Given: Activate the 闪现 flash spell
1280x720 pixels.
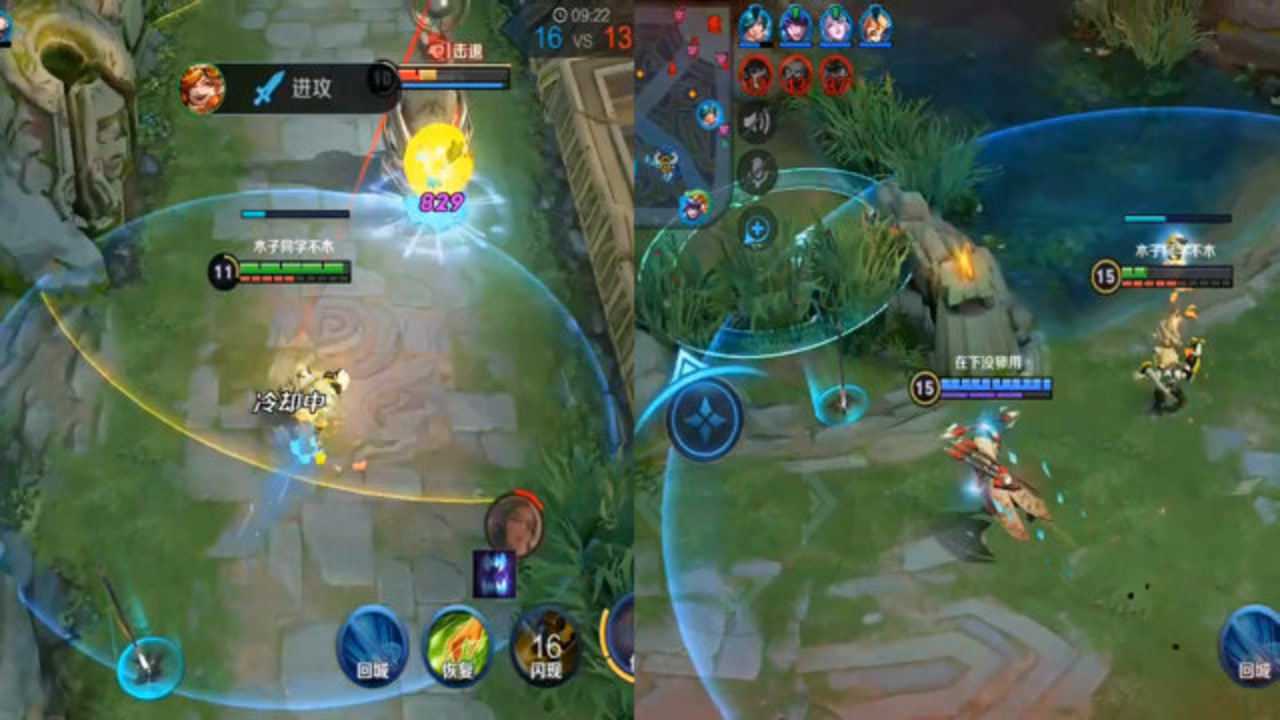Looking at the screenshot, I should [545, 646].
